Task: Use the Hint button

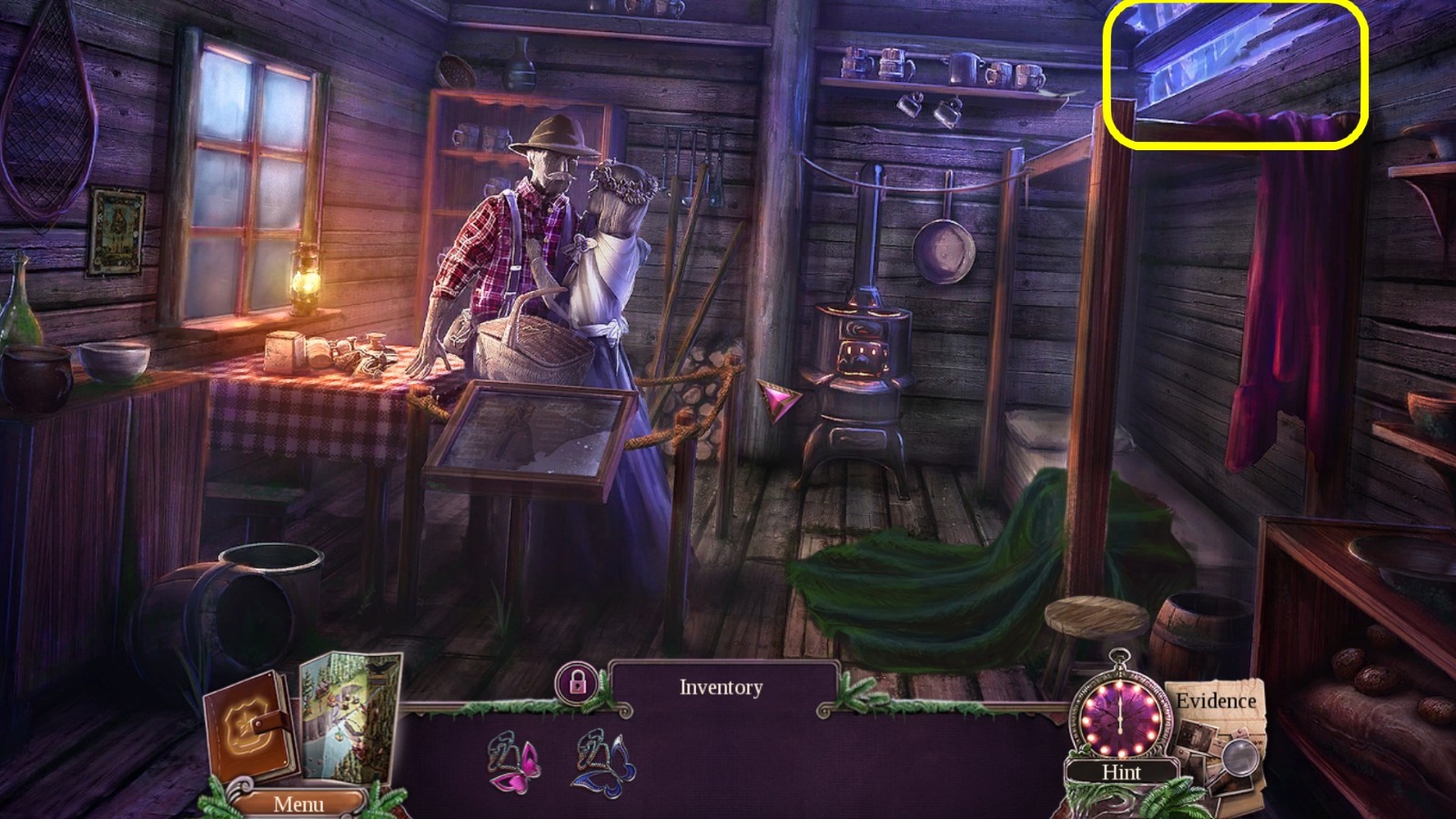Action: coord(1122,772)
